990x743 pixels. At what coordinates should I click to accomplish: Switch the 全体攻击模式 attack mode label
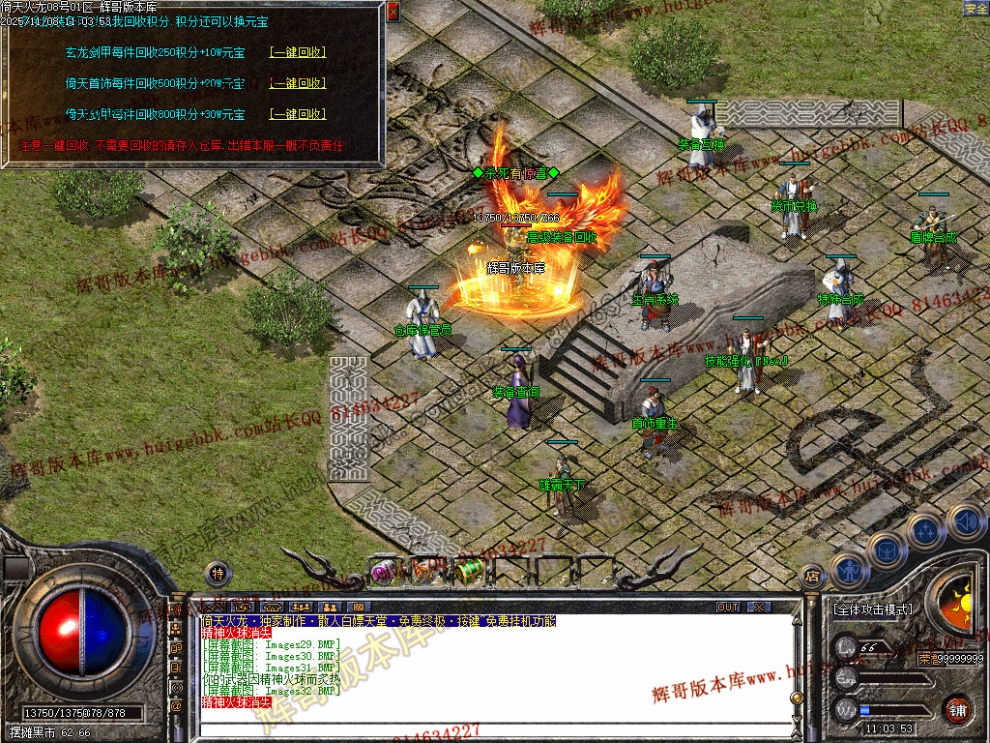pos(872,608)
